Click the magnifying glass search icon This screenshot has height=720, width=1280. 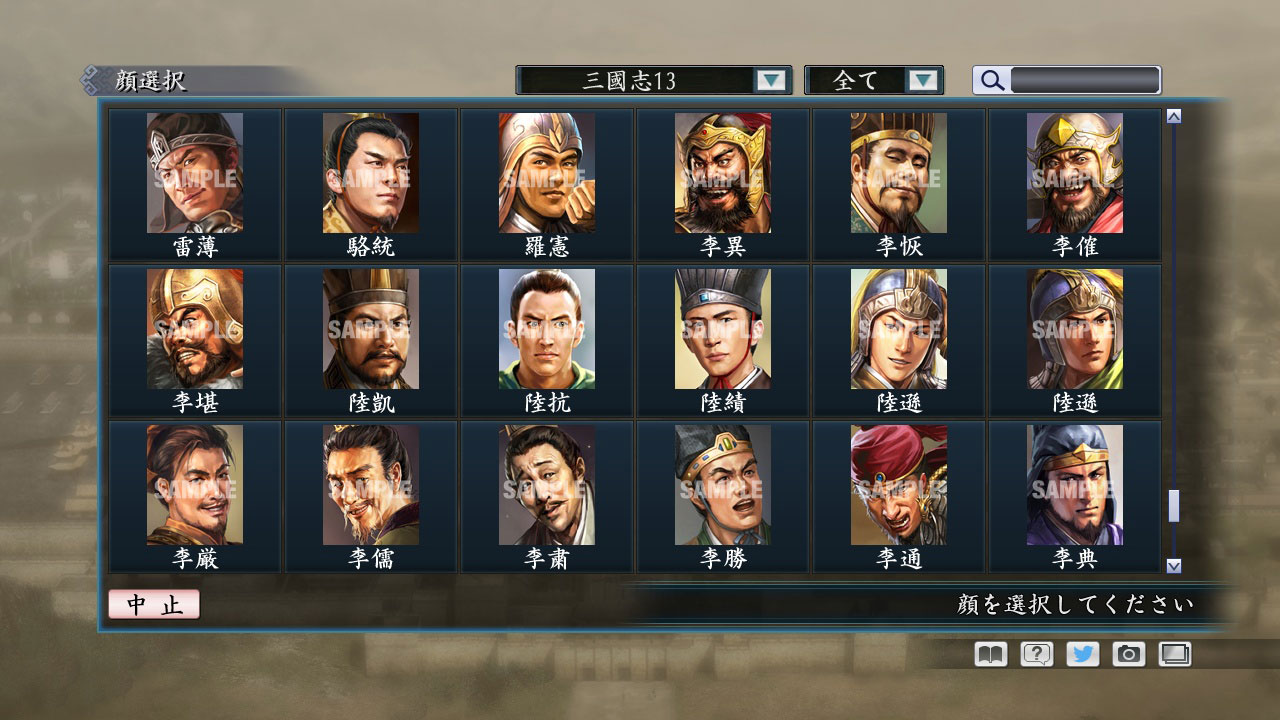click(x=991, y=80)
